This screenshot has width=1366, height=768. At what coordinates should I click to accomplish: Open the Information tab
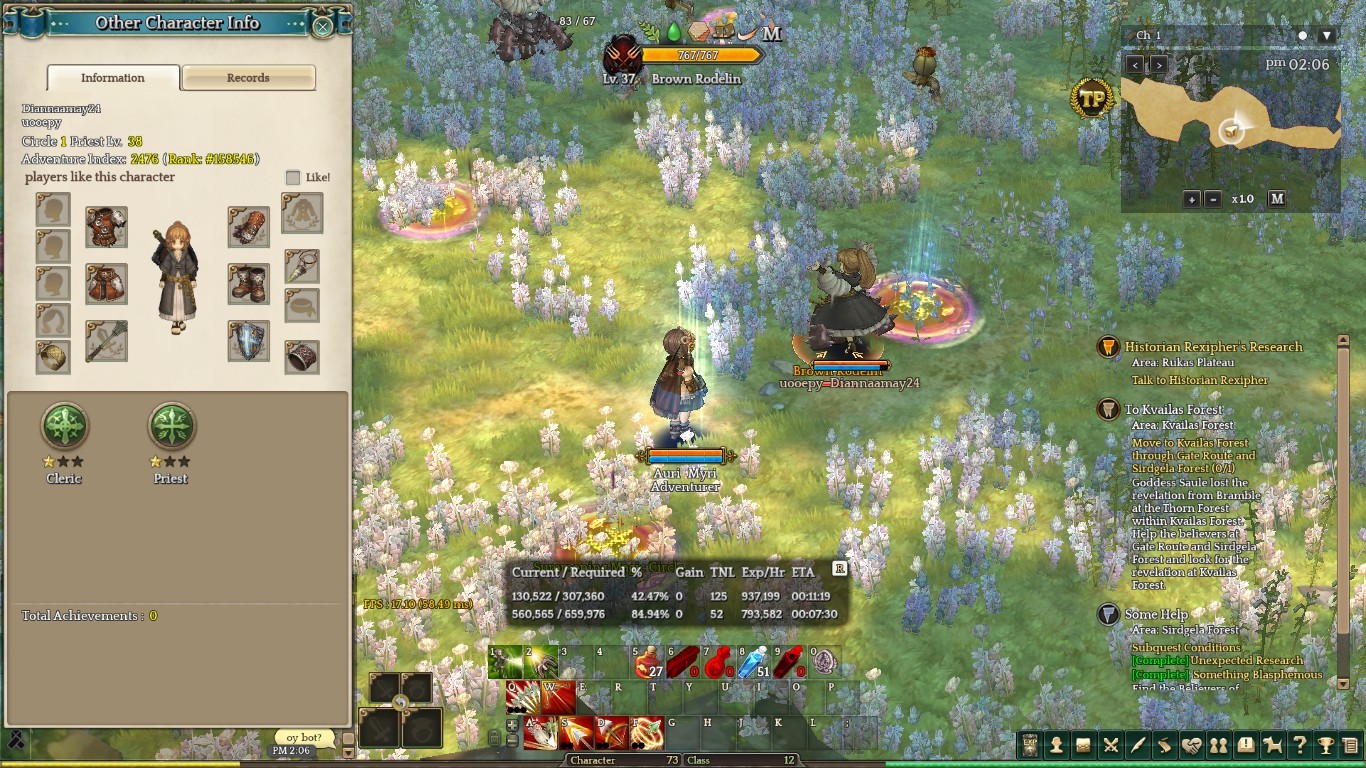[x=113, y=78]
